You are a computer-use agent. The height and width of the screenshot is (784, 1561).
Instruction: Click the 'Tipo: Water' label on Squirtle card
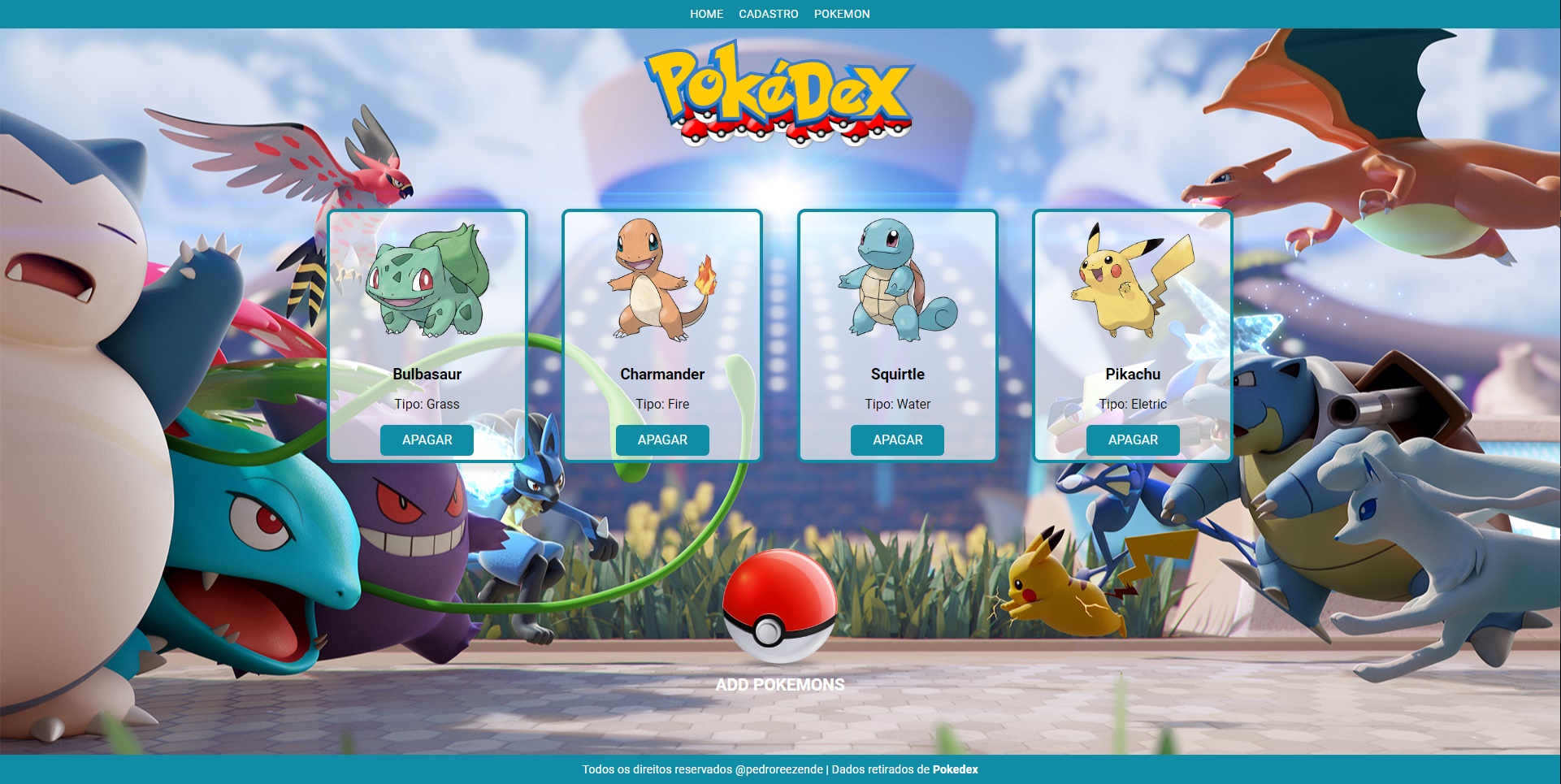[x=897, y=404]
